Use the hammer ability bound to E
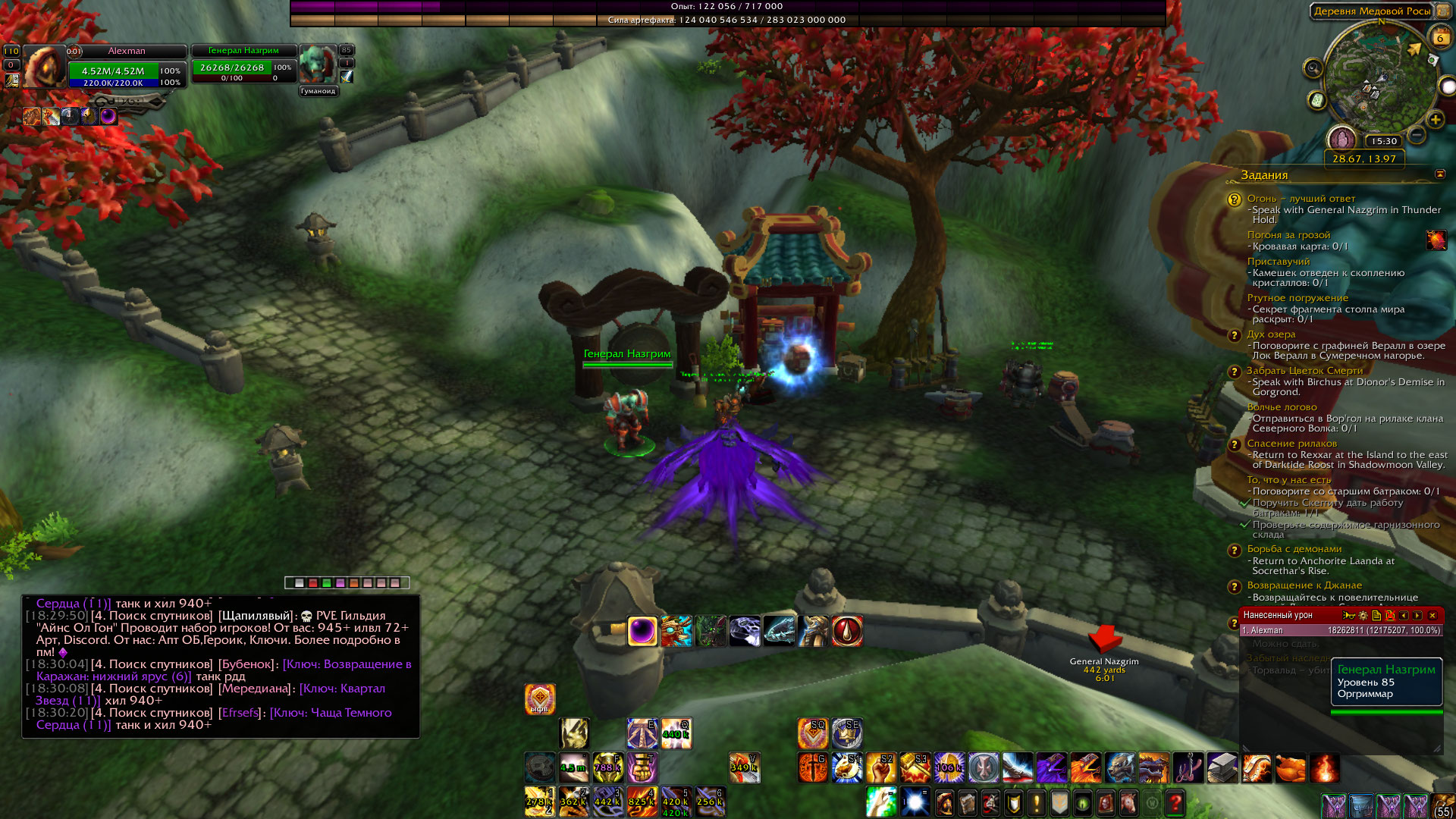This screenshot has height=819, width=1456. click(x=642, y=733)
